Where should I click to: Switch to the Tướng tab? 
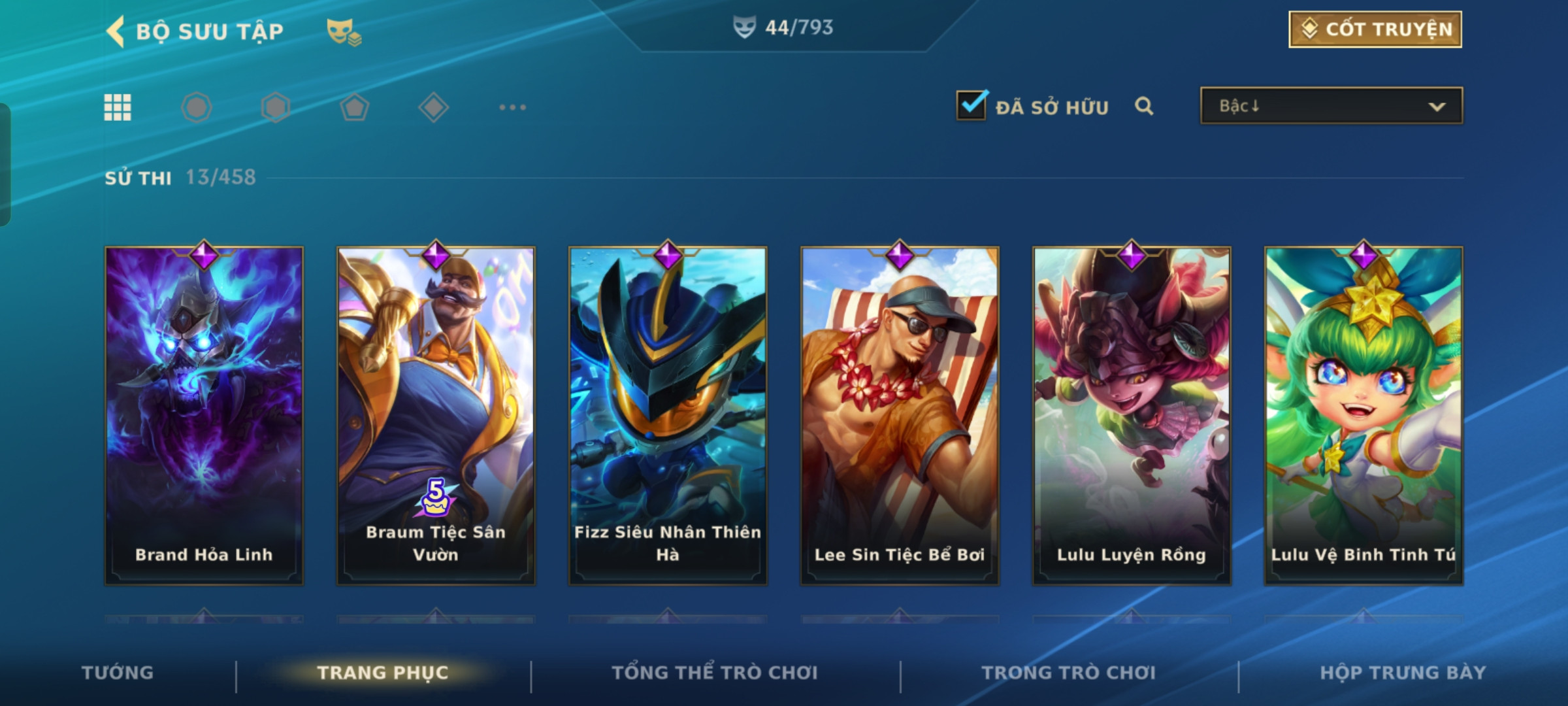point(118,673)
